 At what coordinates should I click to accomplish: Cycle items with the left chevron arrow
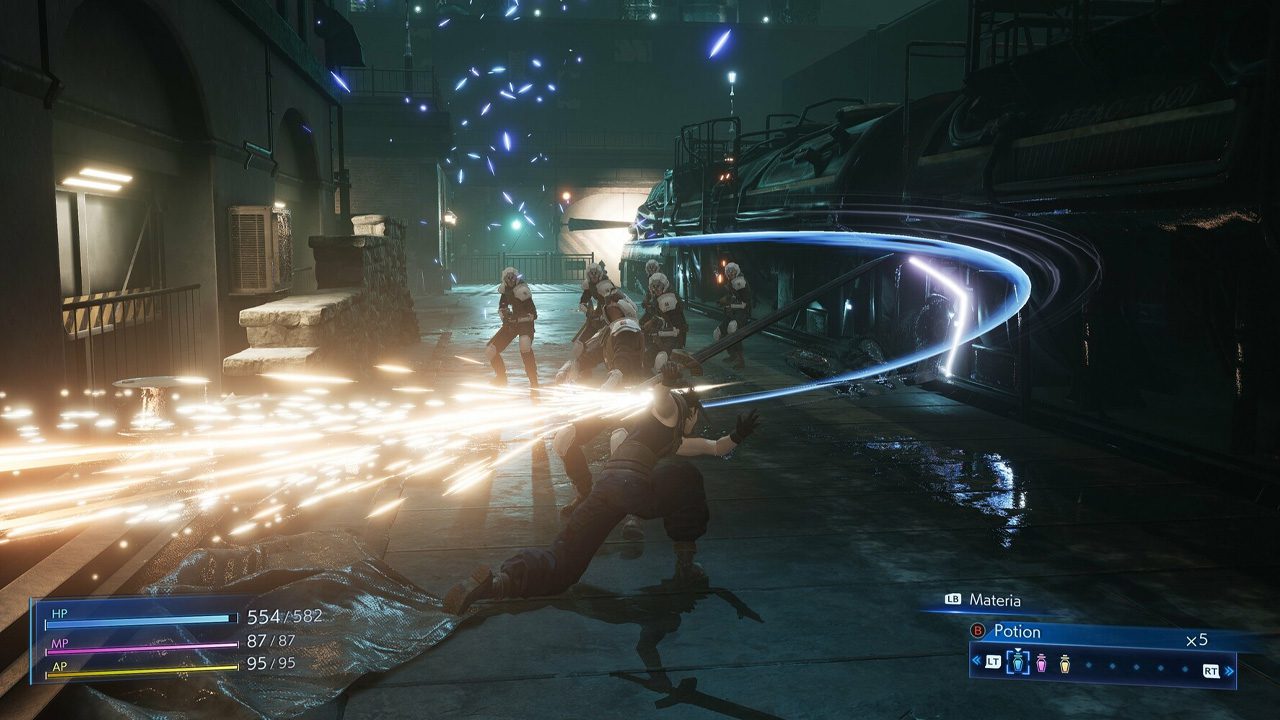point(976,661)
